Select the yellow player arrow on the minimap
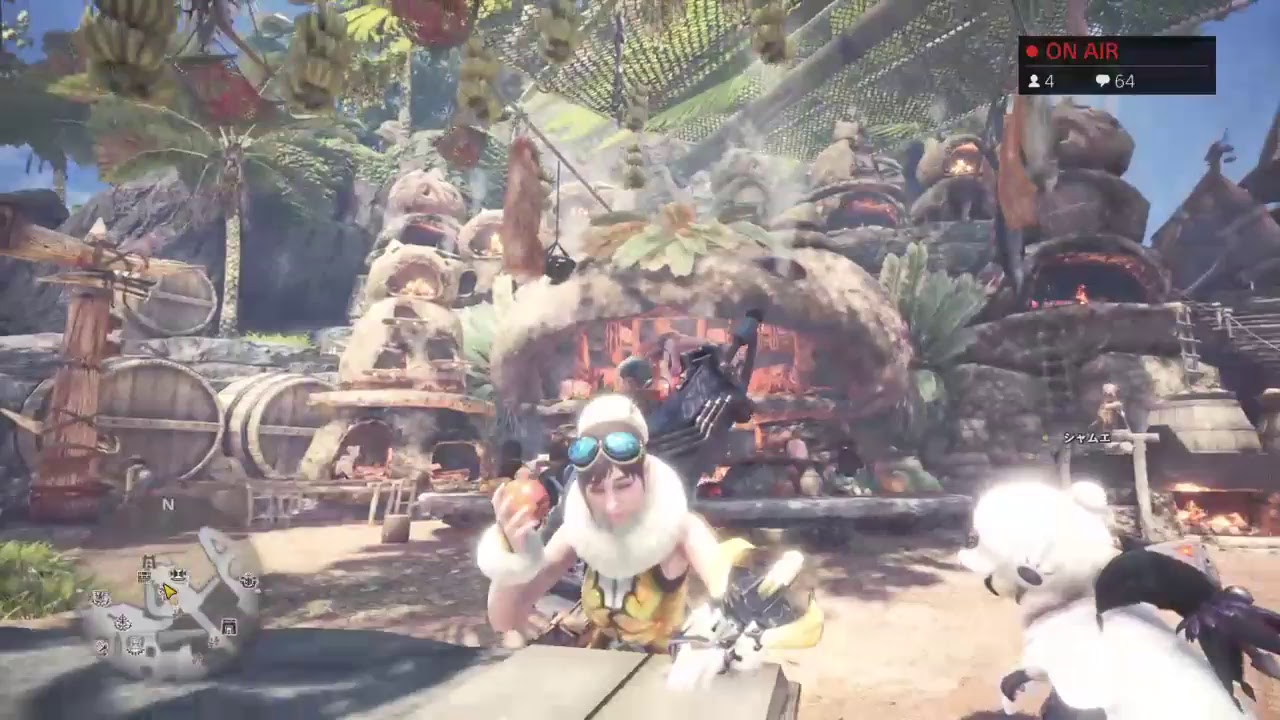Screen dimensions: 1280x720 (x=169, y=591)
